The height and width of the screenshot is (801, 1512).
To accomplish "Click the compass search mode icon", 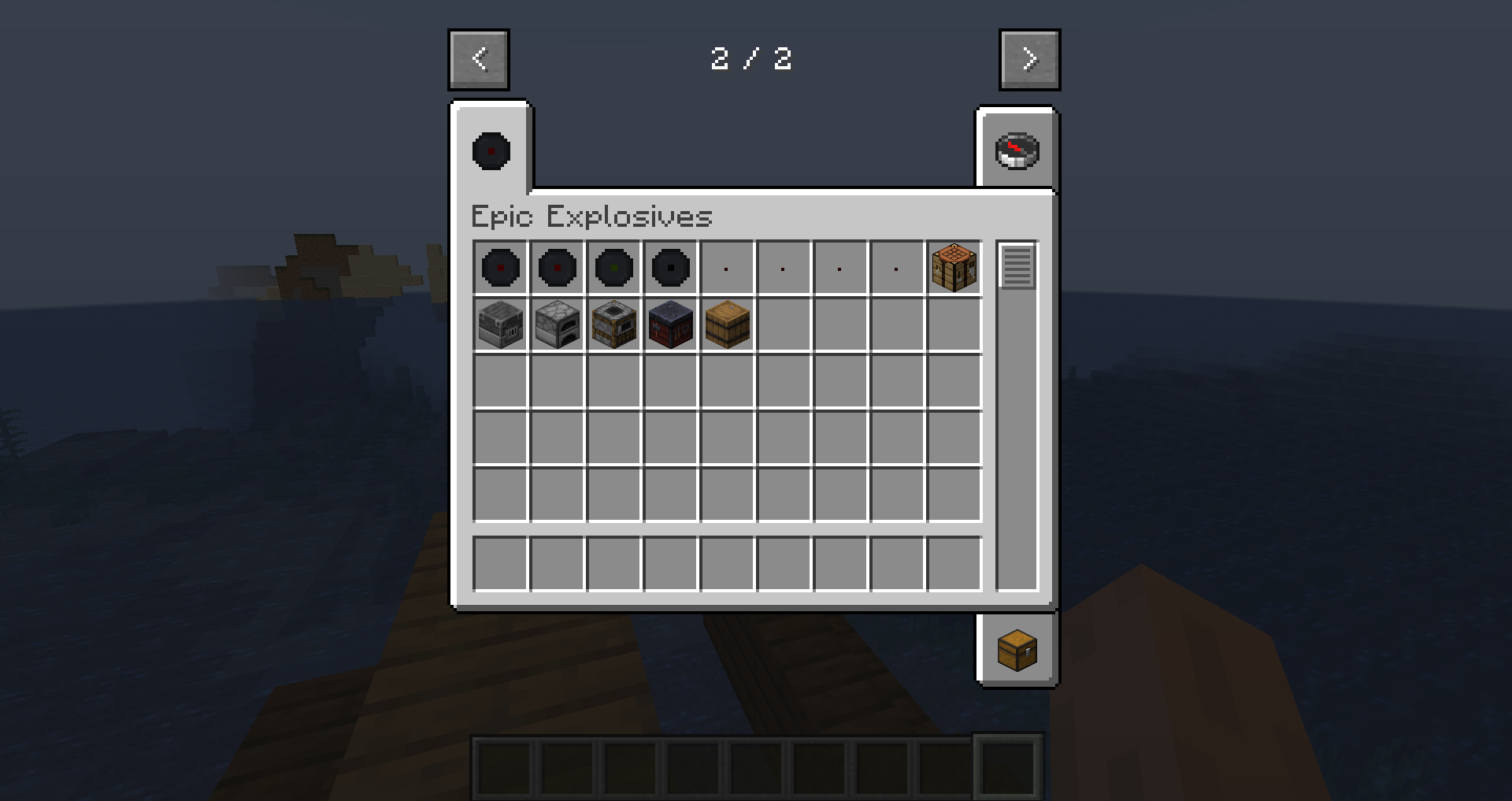I will pos(1016,151).
